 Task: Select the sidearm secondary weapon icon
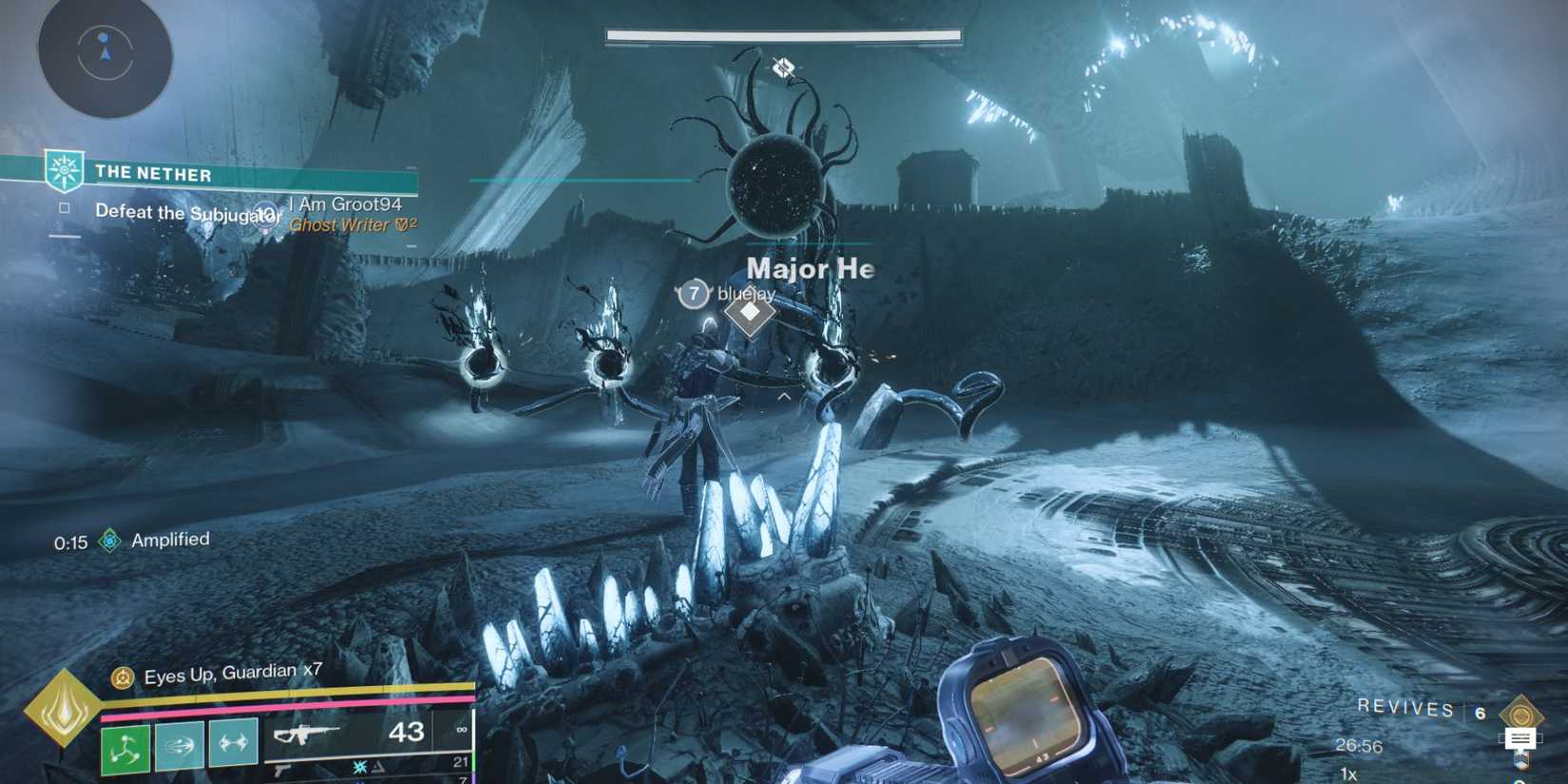pyautogui.click(x=279, y=772)
